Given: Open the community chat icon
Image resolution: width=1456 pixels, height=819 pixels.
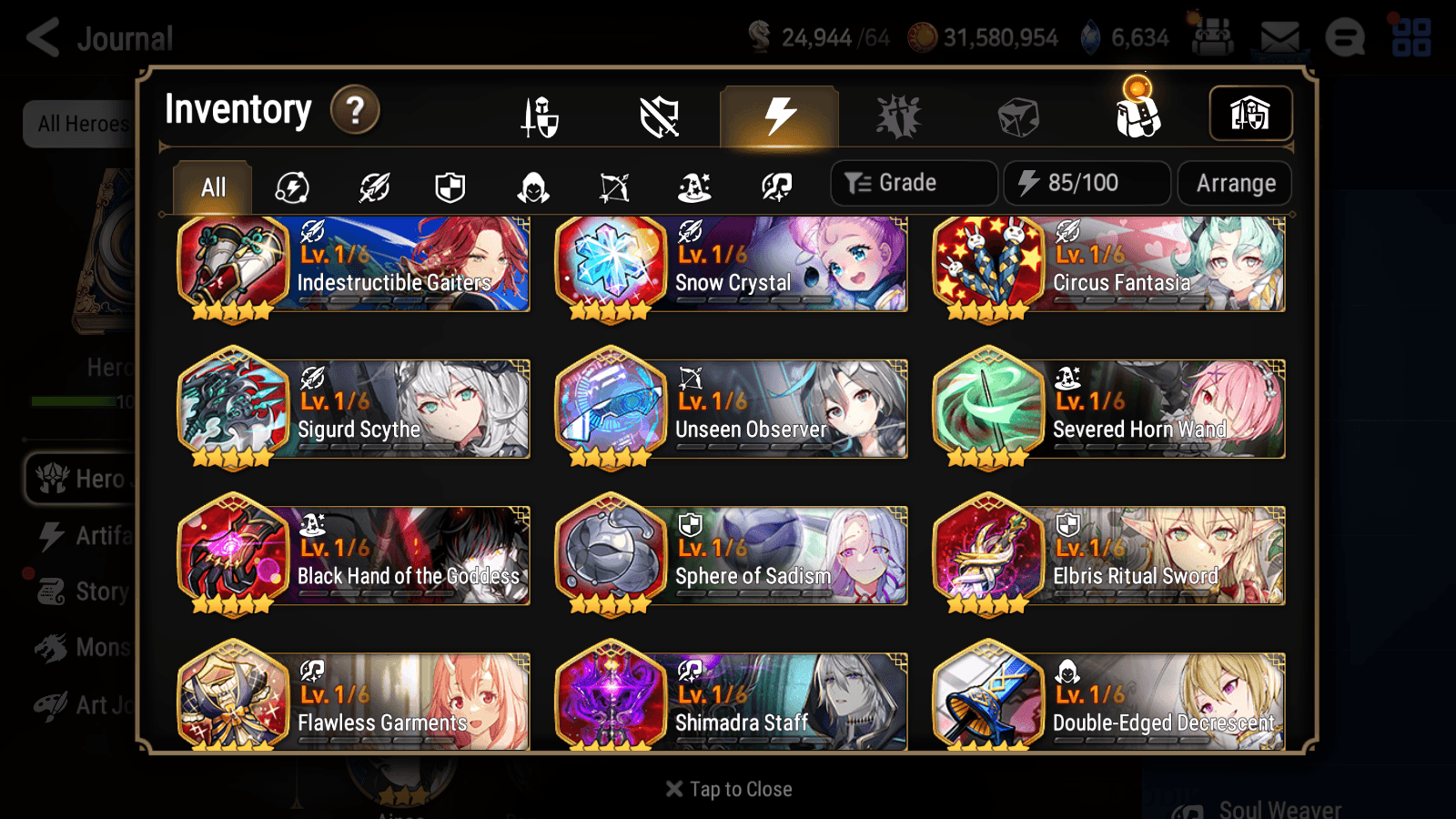Looking at the screenshot, I should click(x=1344, y=38).
